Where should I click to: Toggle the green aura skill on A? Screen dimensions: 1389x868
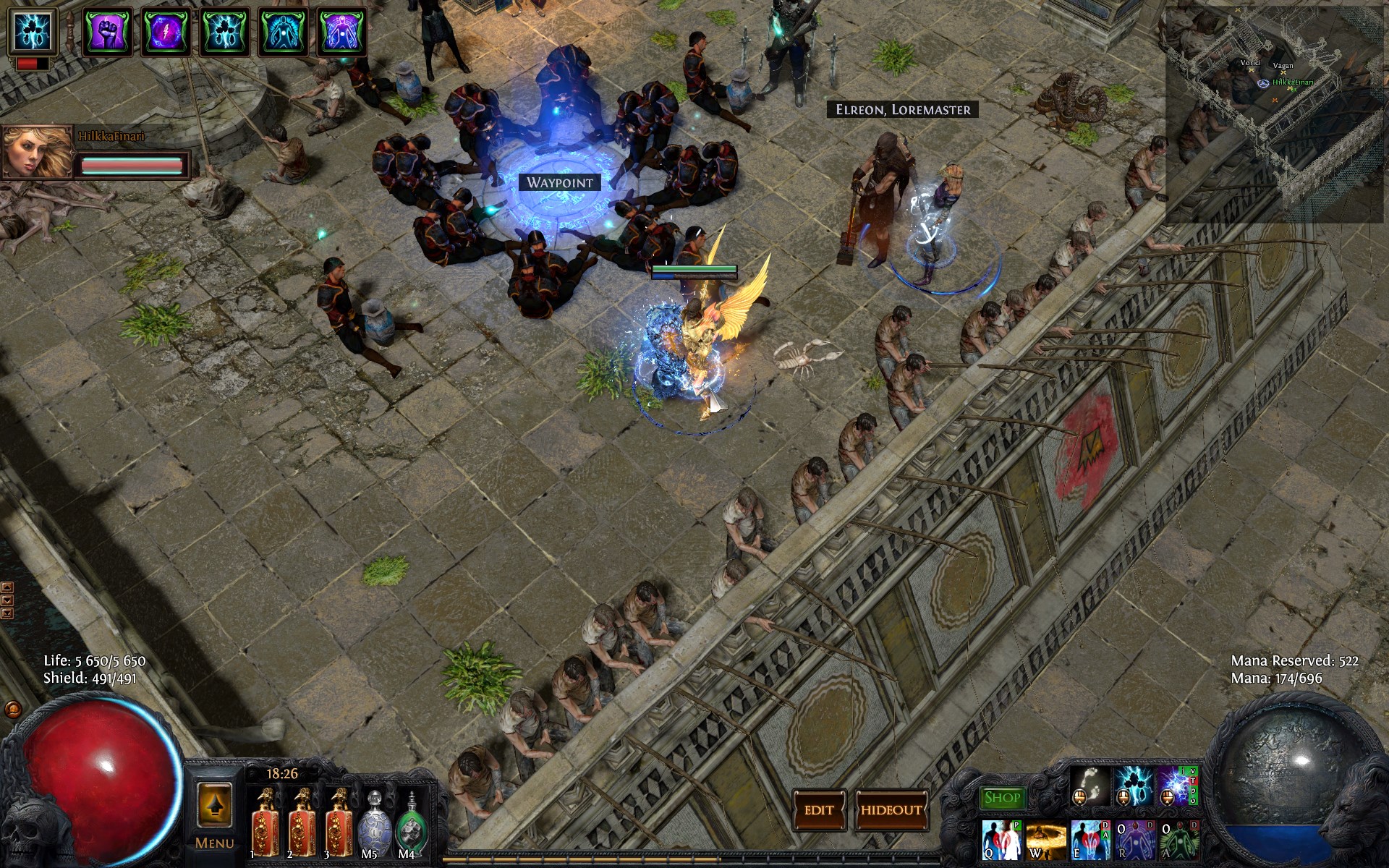1178,841
